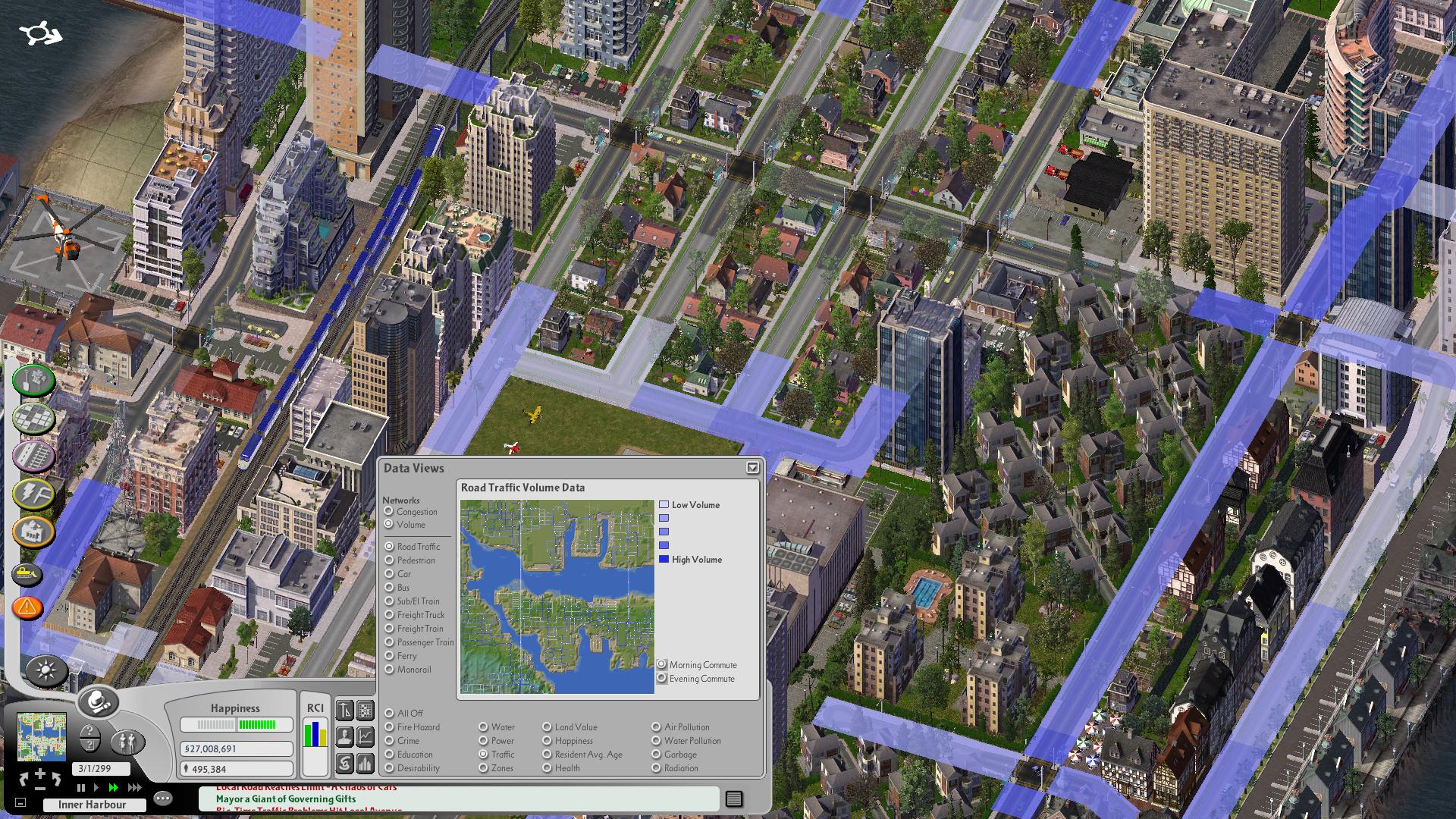Screen dimensions: 1456x819
Task: Click the city minimap
Action: (41, 736)
